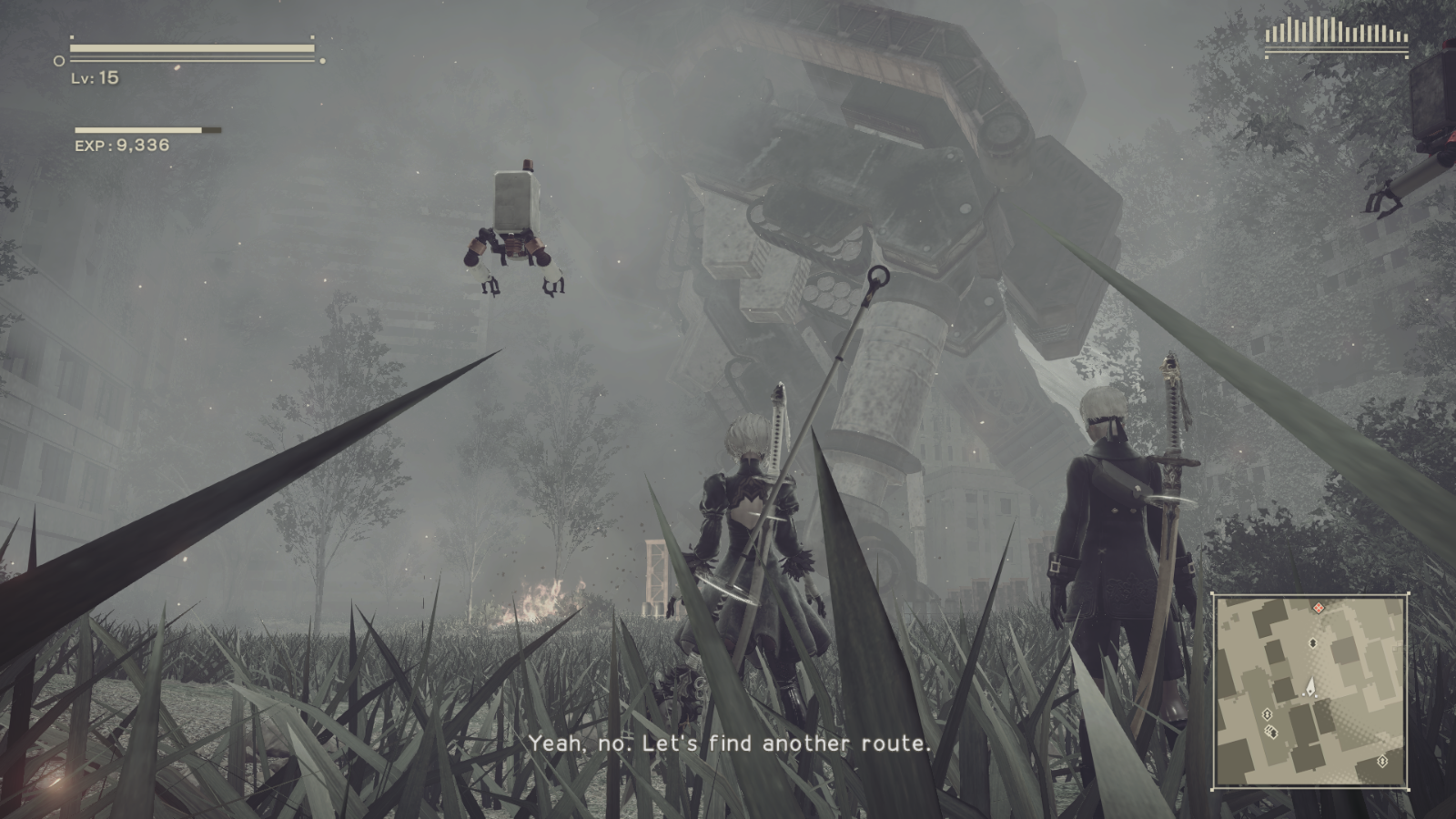Click the square cap on health bar's left end
This screenshot has width=1456, height=819.
coord(72,37)
